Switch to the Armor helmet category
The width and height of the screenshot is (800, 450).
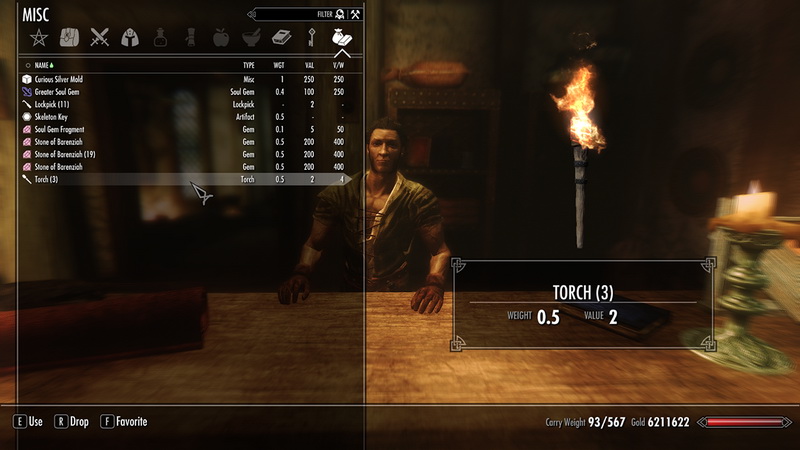(x=130, y=38)
